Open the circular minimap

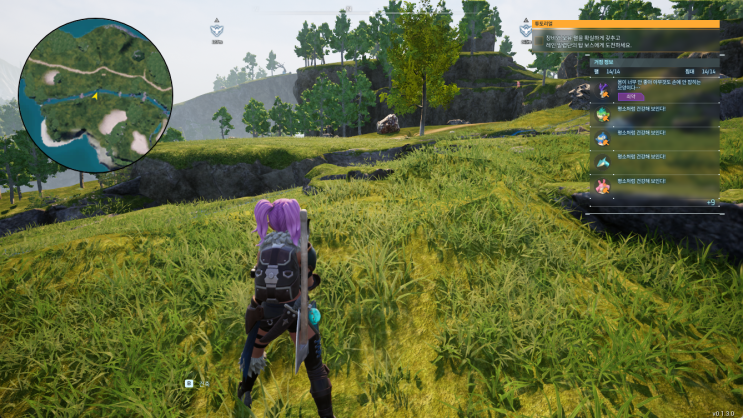[95, 93]
